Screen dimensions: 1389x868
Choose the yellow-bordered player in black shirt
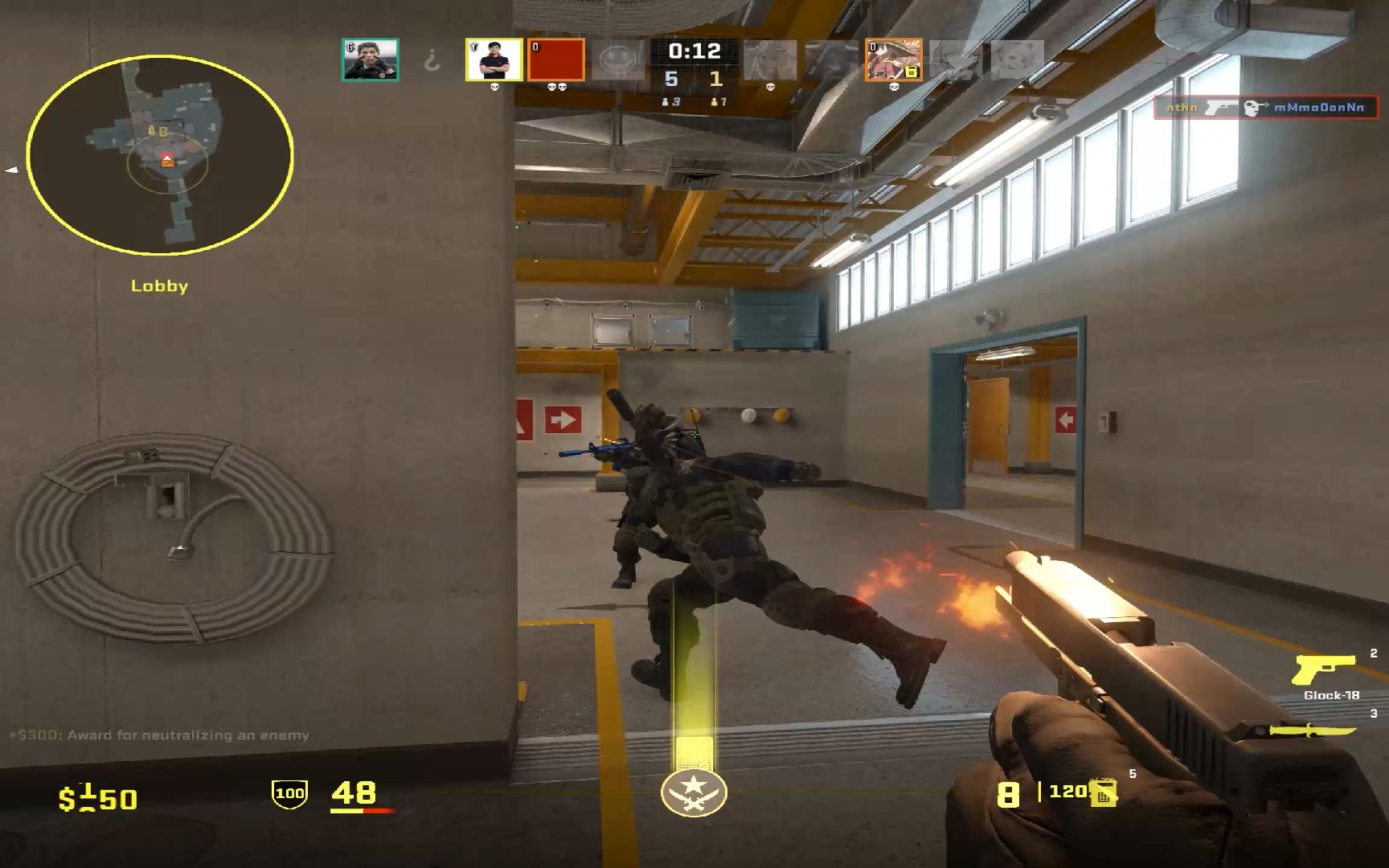click(x=494, y=59)
